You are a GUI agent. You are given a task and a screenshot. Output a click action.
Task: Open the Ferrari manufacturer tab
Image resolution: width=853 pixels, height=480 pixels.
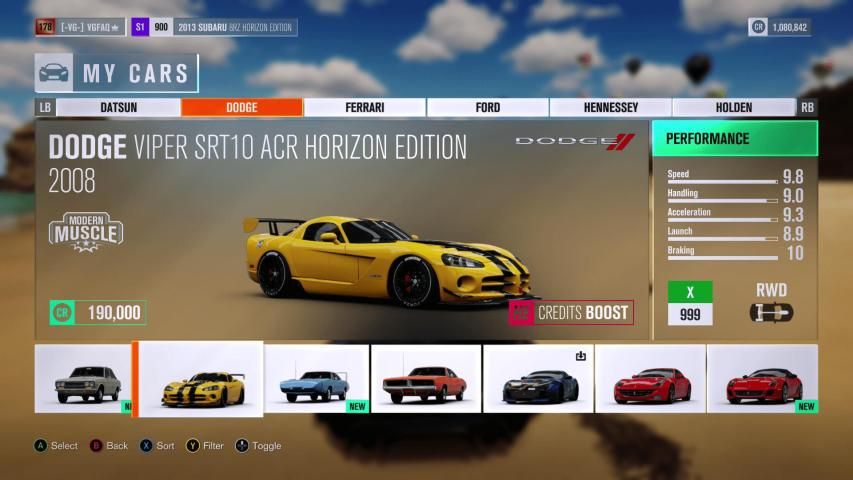click(x=364, y=107)
